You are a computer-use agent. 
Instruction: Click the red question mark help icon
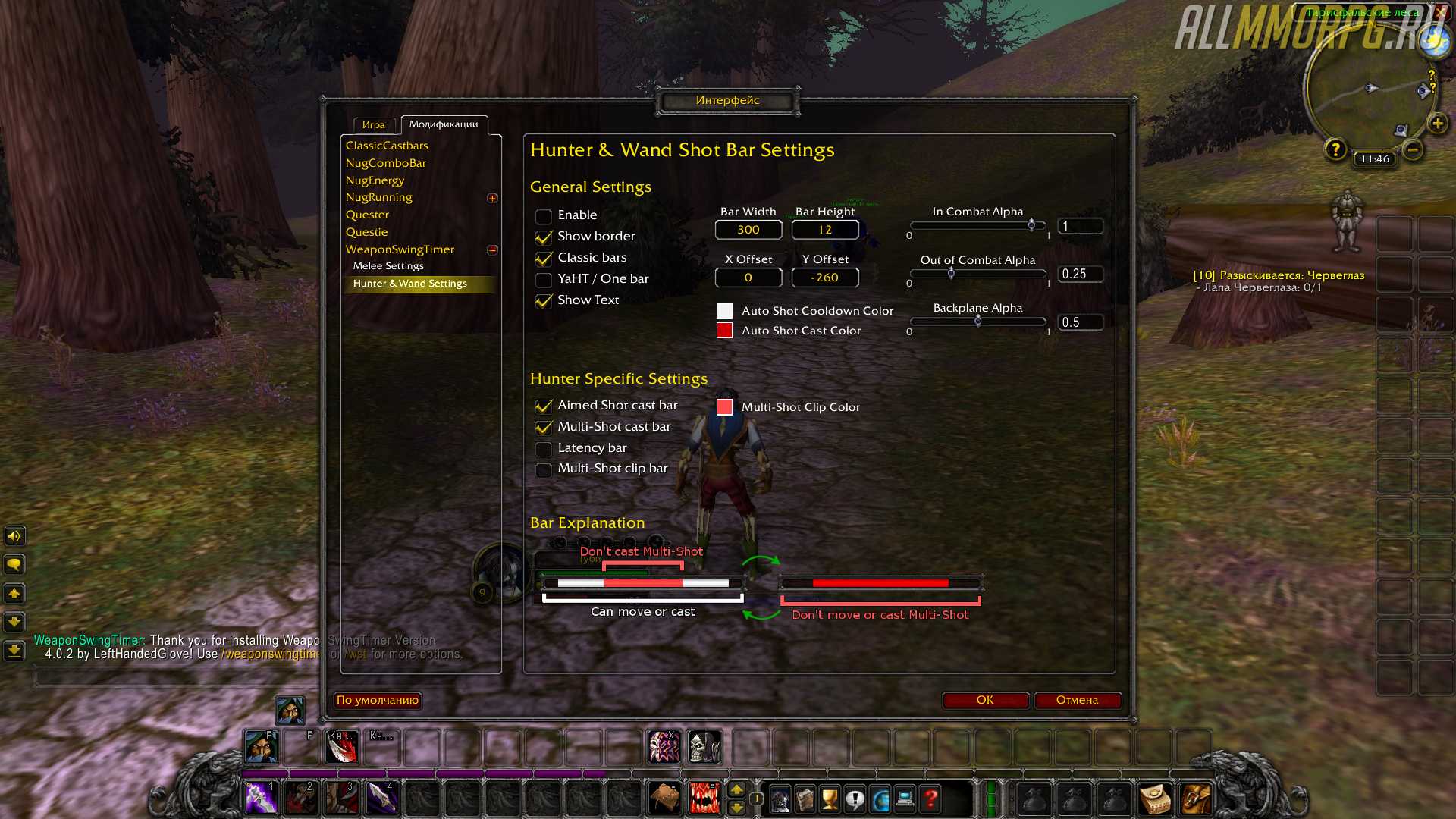[x=930, y=799]
